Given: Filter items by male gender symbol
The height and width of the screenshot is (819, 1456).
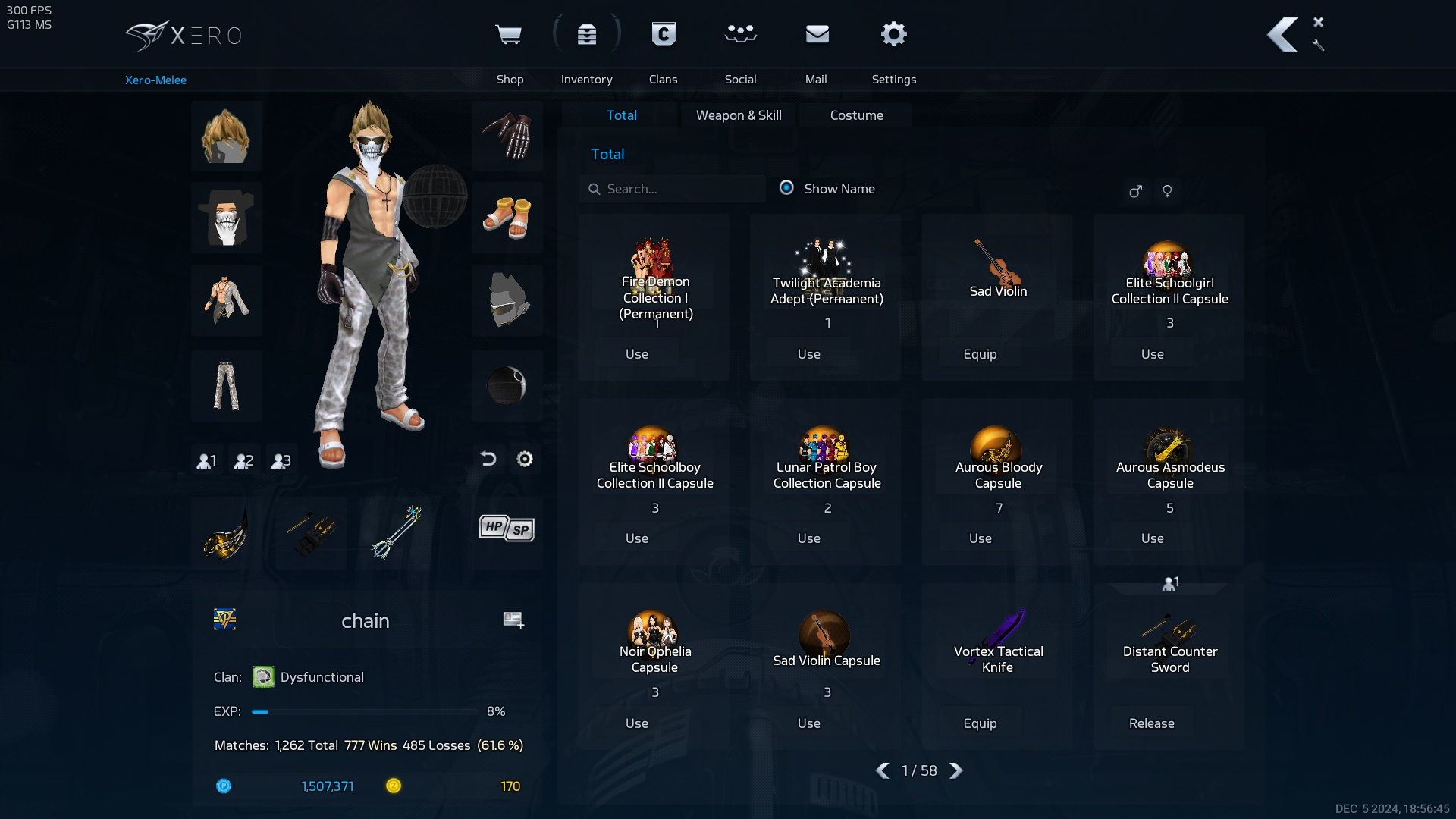Looking at the screenshot, I should [1135, 191].
